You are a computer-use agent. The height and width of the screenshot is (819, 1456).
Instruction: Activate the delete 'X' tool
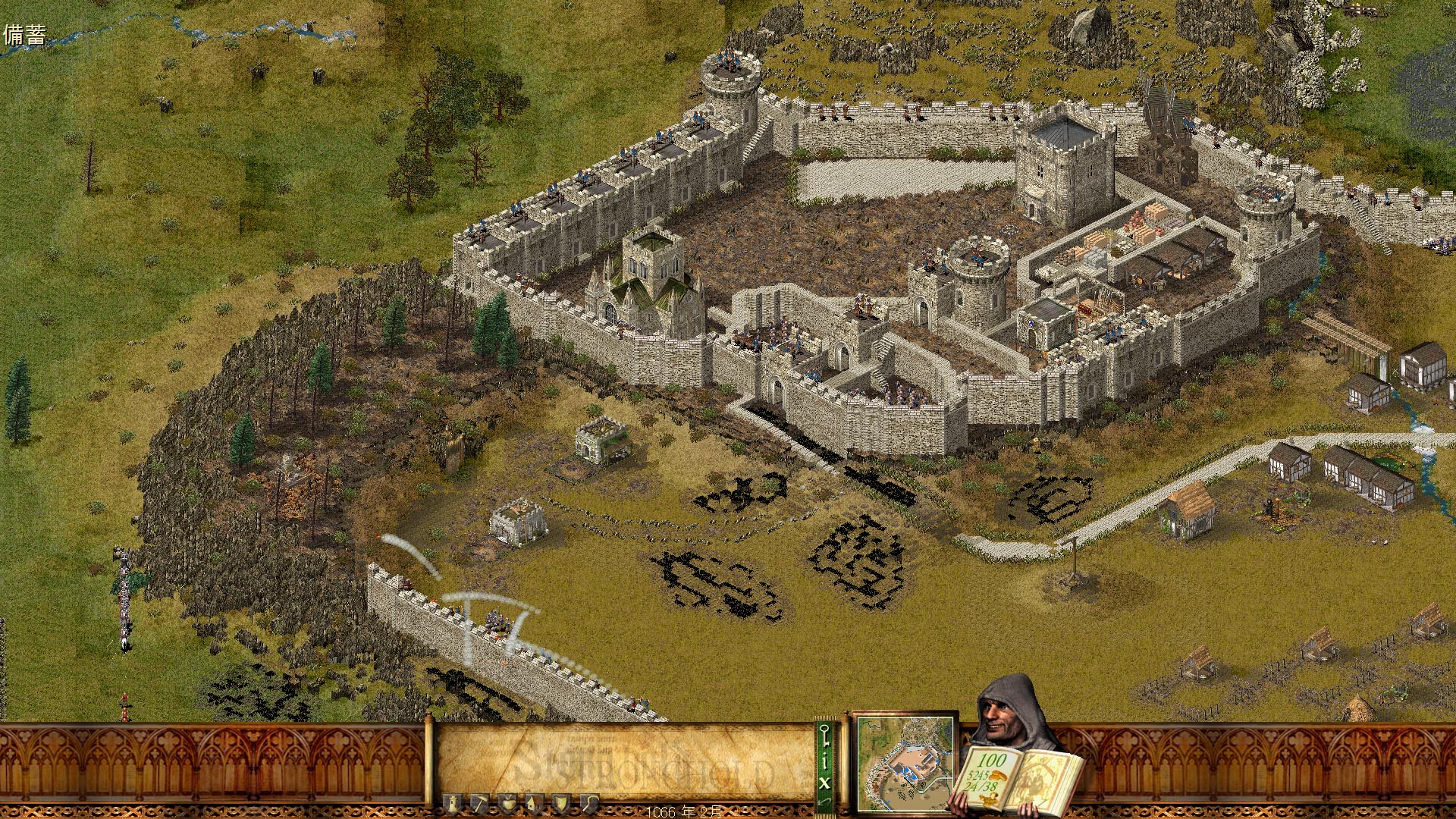click(x=824, y=780)
